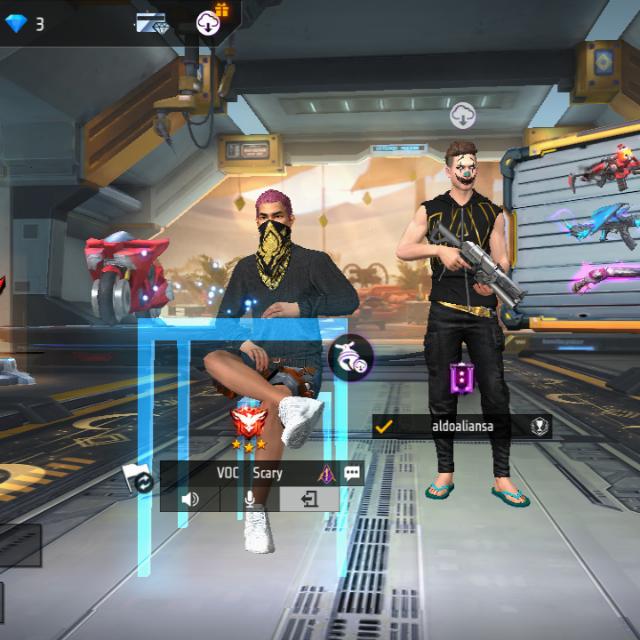
Task: Open the chat bubble next to Scary
Action: [x=352, y=474]
